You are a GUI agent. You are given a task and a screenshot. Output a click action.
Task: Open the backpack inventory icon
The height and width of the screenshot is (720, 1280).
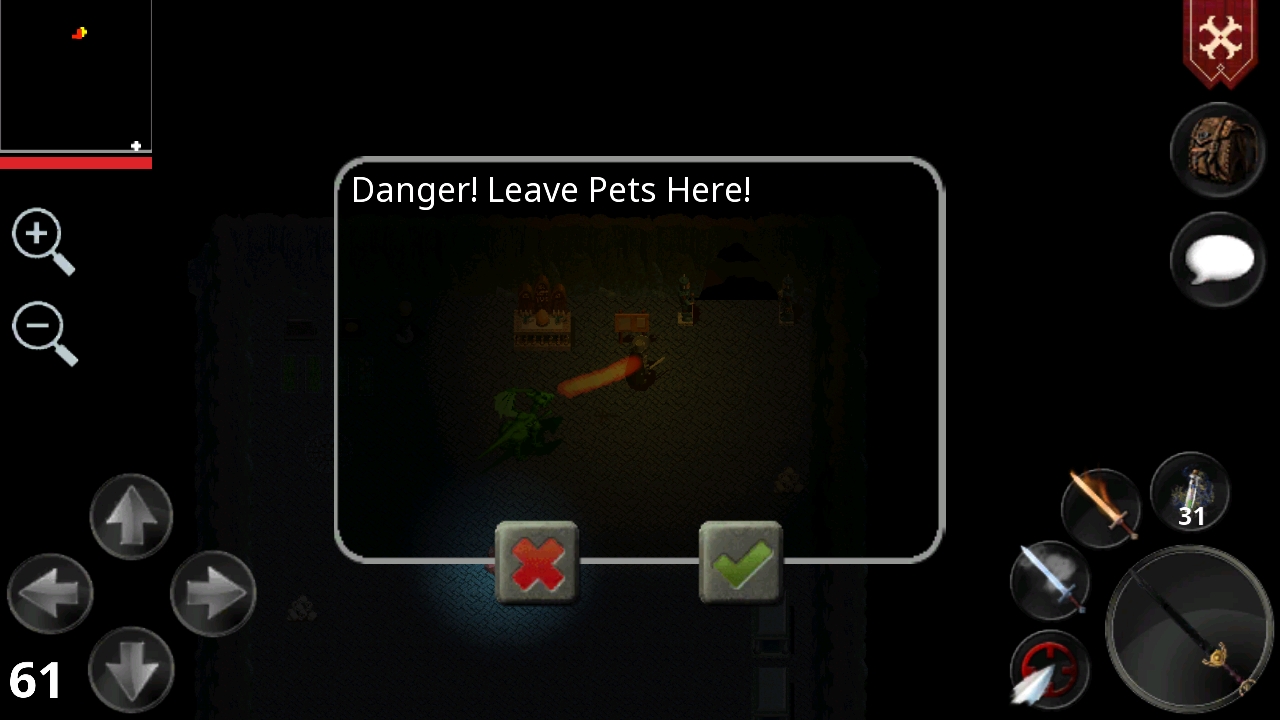[x=1218, y=148]
